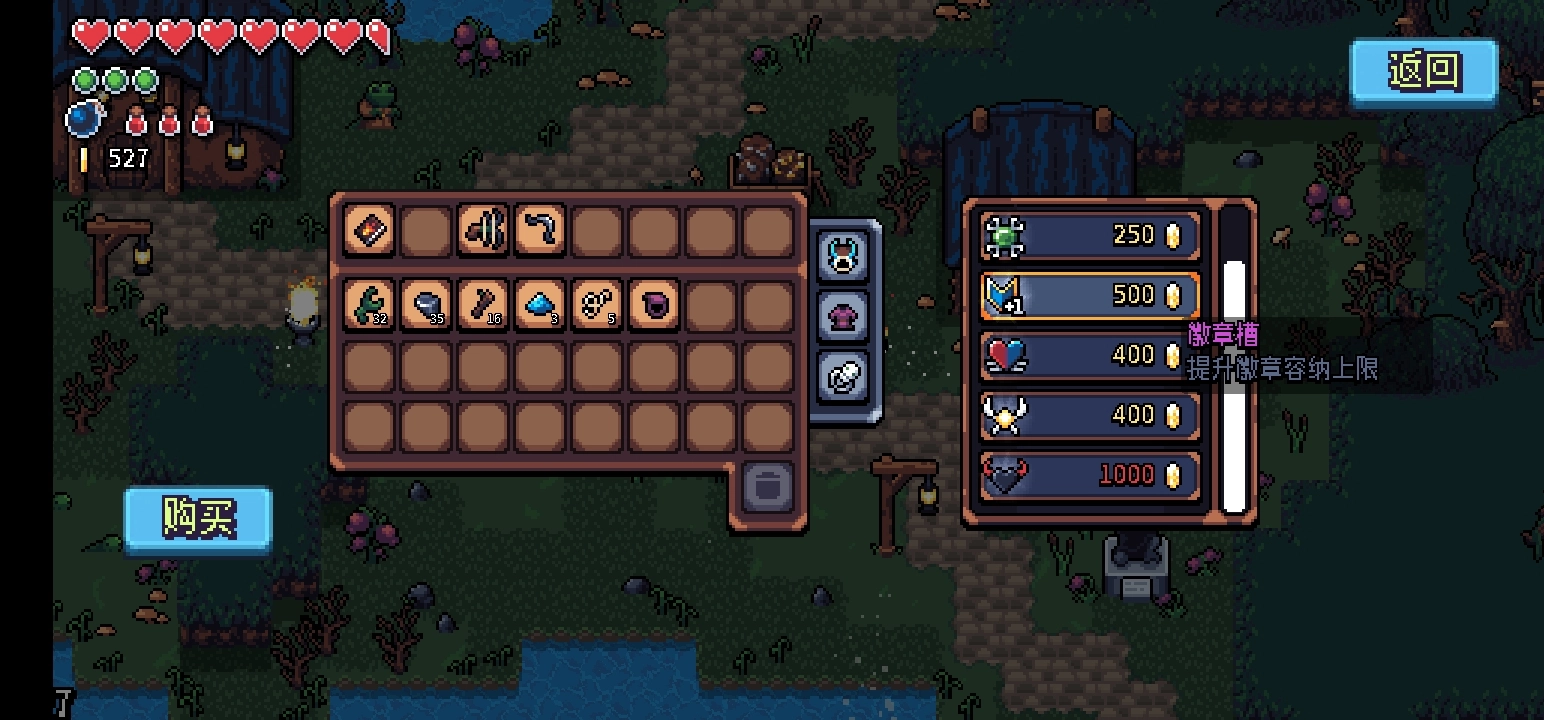Click the 购买 (Buy) button
1544x720 pixels.
[x=198, y=518]
